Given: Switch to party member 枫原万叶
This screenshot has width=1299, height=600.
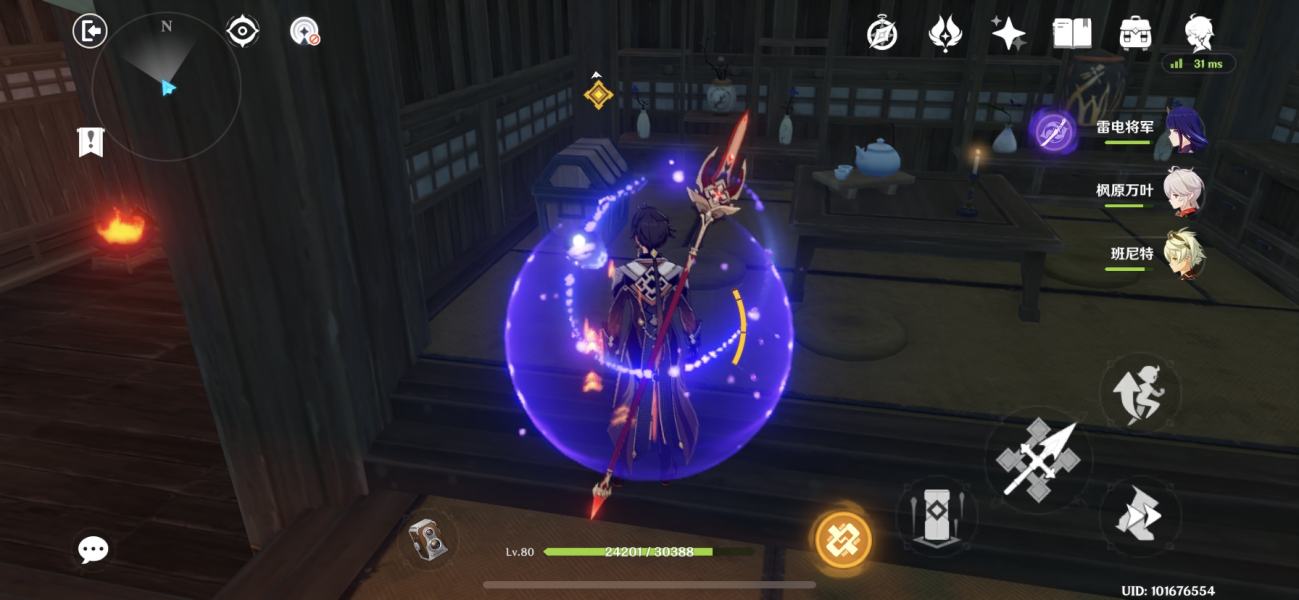Looking at the screenshot, I should coord(1185,190).
